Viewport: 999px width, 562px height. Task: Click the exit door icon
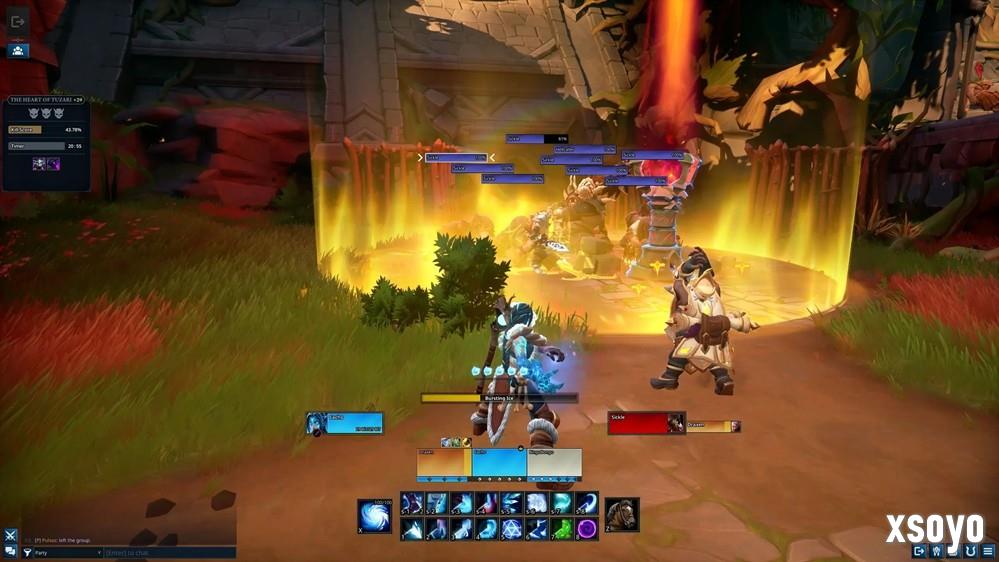point(18,21)
